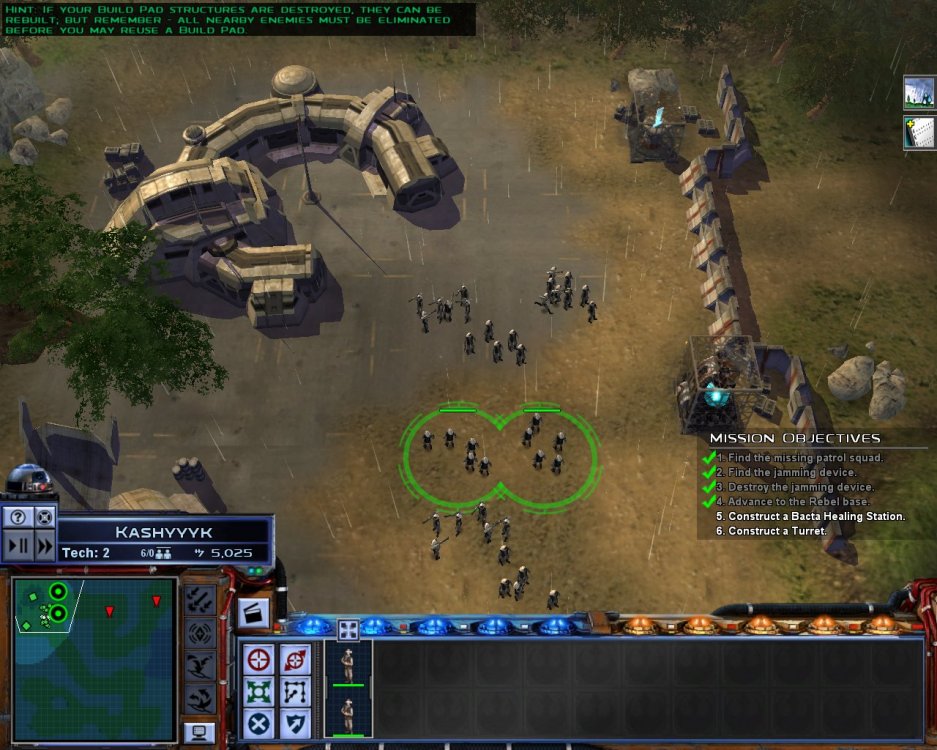Select the bottom trooper squad portrait

tap(348, 714)
